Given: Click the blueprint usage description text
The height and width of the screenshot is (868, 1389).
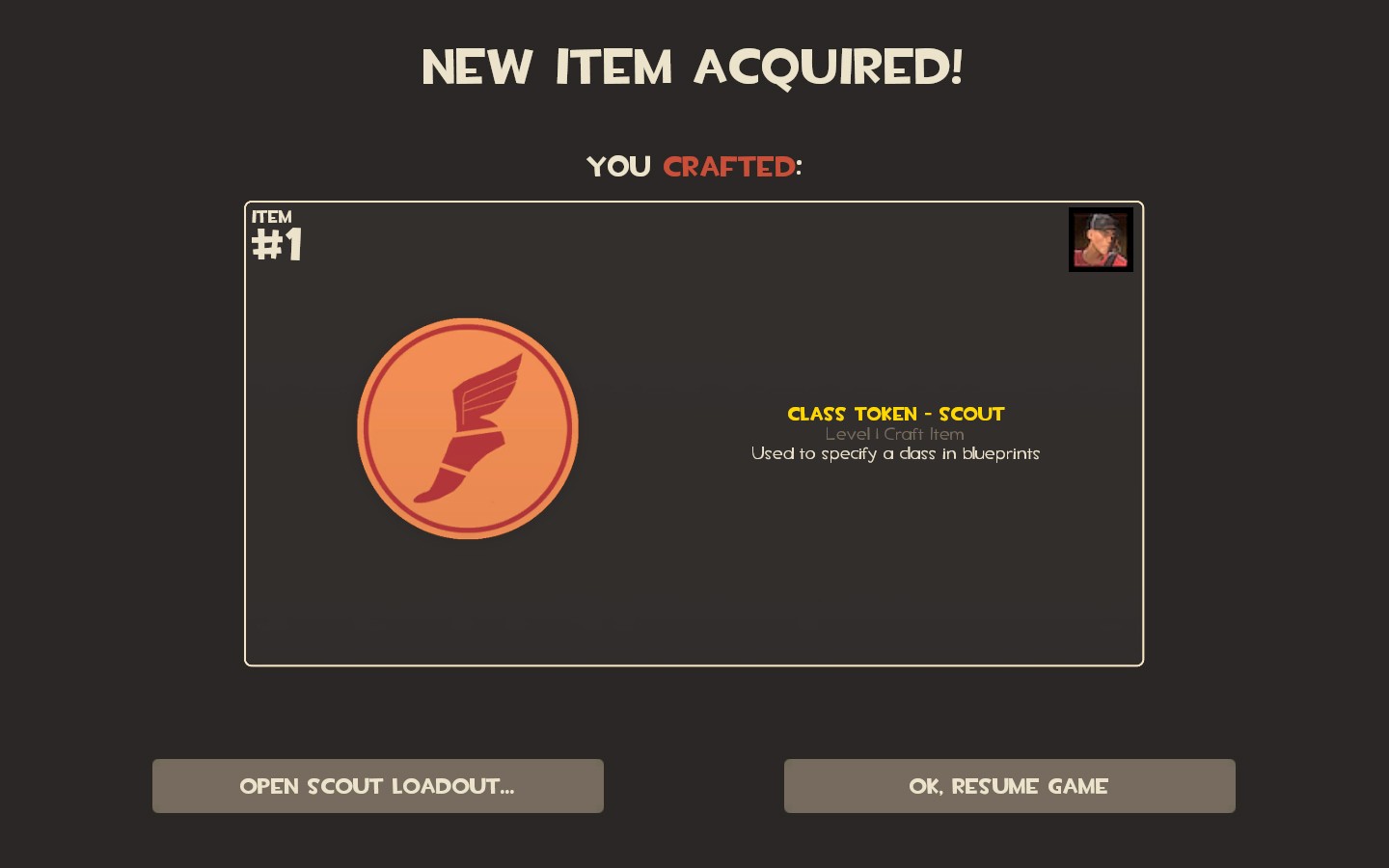Looking at the screenshot, I should (x=895, y=453).
